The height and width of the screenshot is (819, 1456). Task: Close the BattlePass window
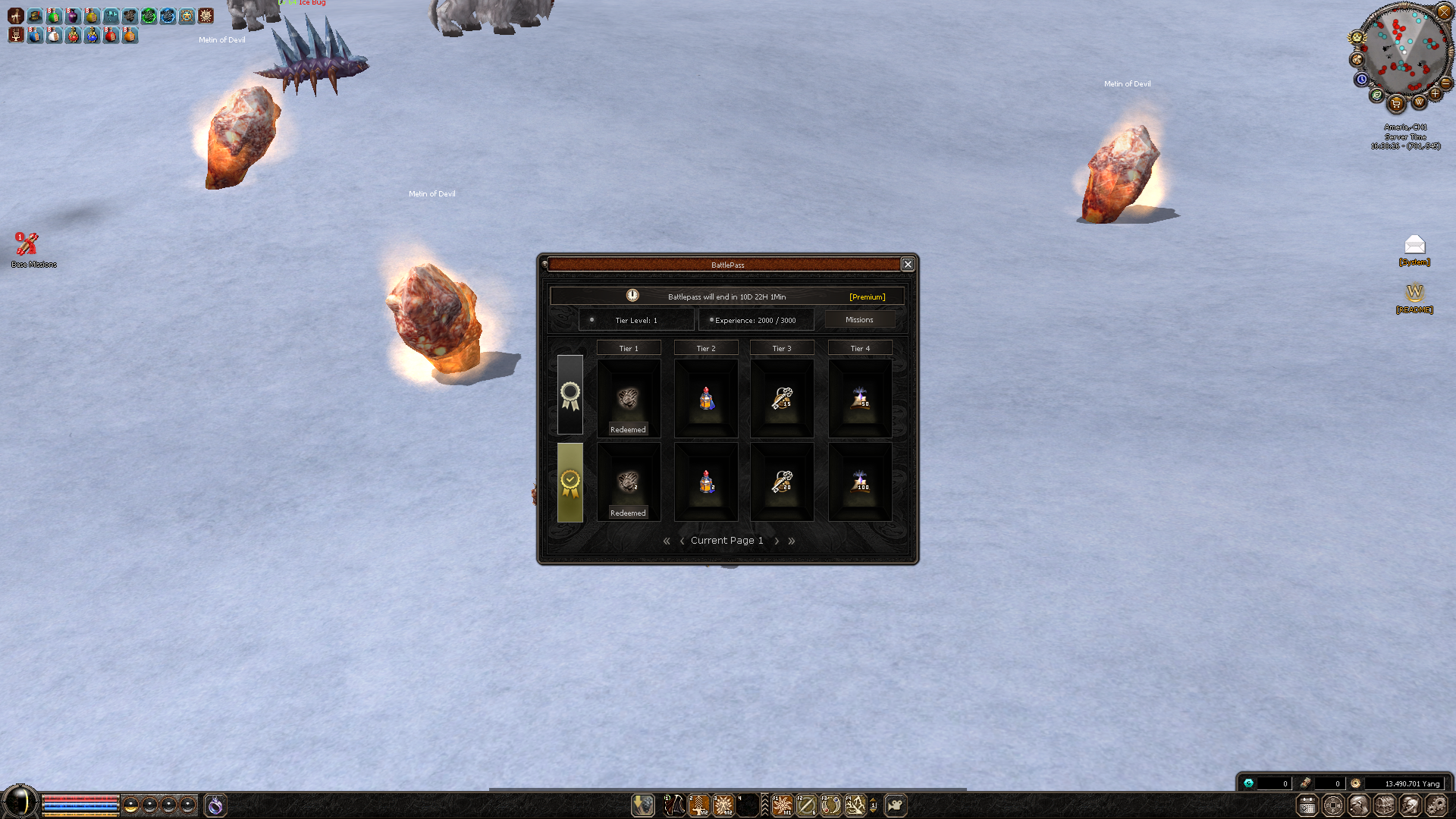tap(907, 264)
